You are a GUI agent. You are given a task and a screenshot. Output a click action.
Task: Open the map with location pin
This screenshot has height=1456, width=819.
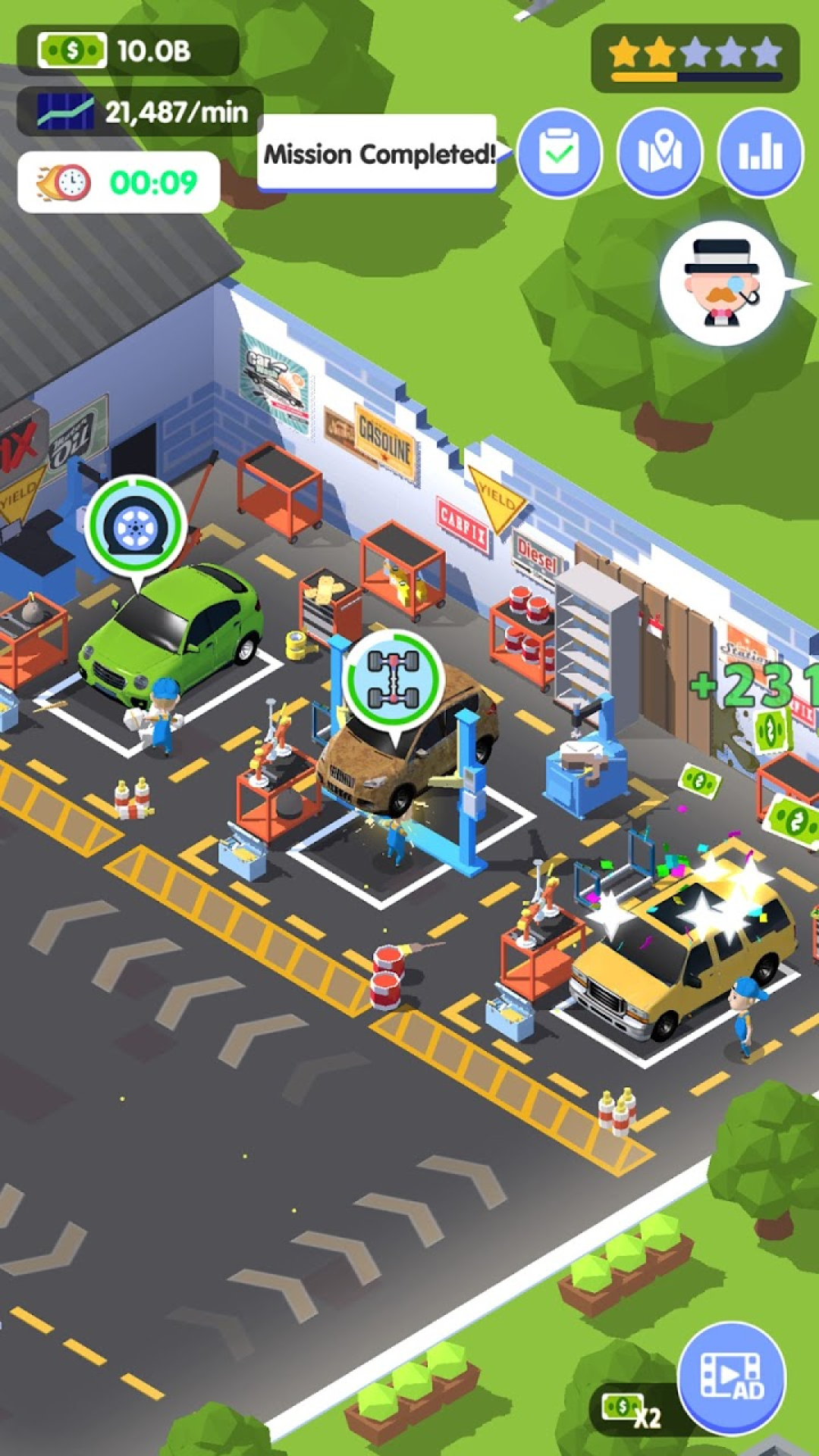click(660, 152)
